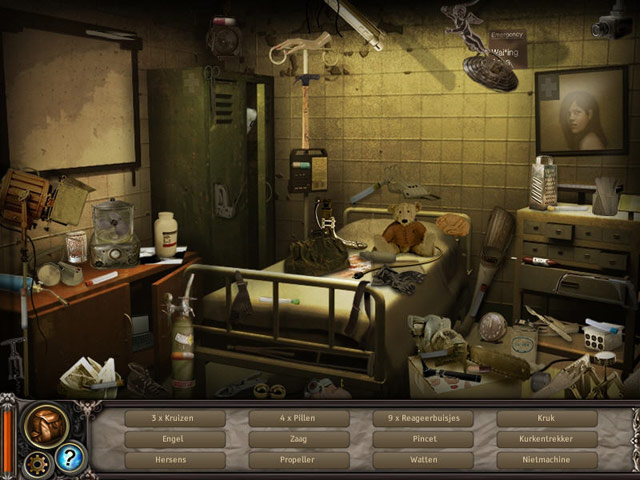
Task: Pick the 'Kruk' item label
Action: coord(547,418)
